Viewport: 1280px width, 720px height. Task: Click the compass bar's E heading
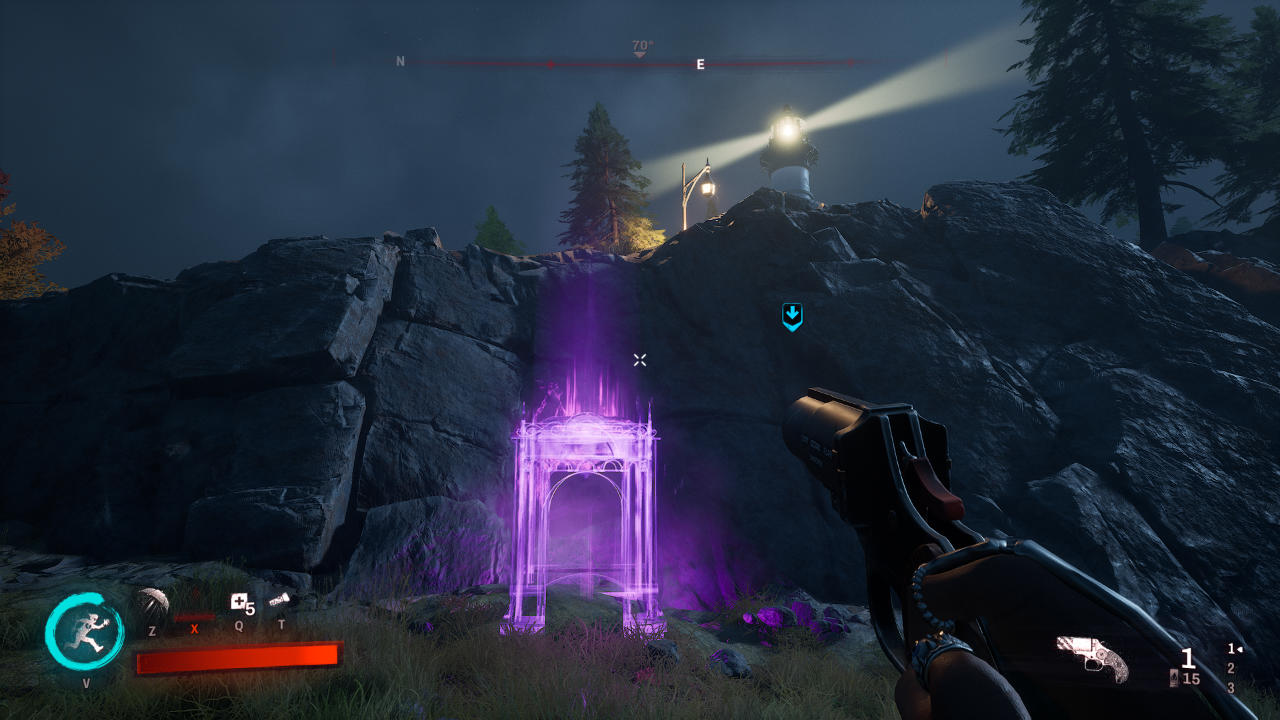700,64
